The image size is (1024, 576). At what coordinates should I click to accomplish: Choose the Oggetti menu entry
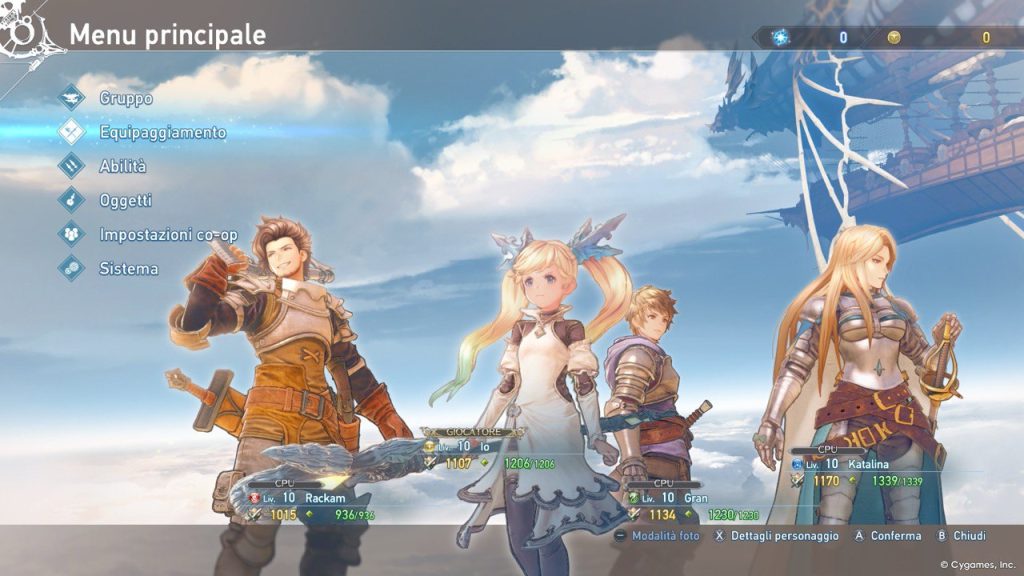tap(125, 200)
